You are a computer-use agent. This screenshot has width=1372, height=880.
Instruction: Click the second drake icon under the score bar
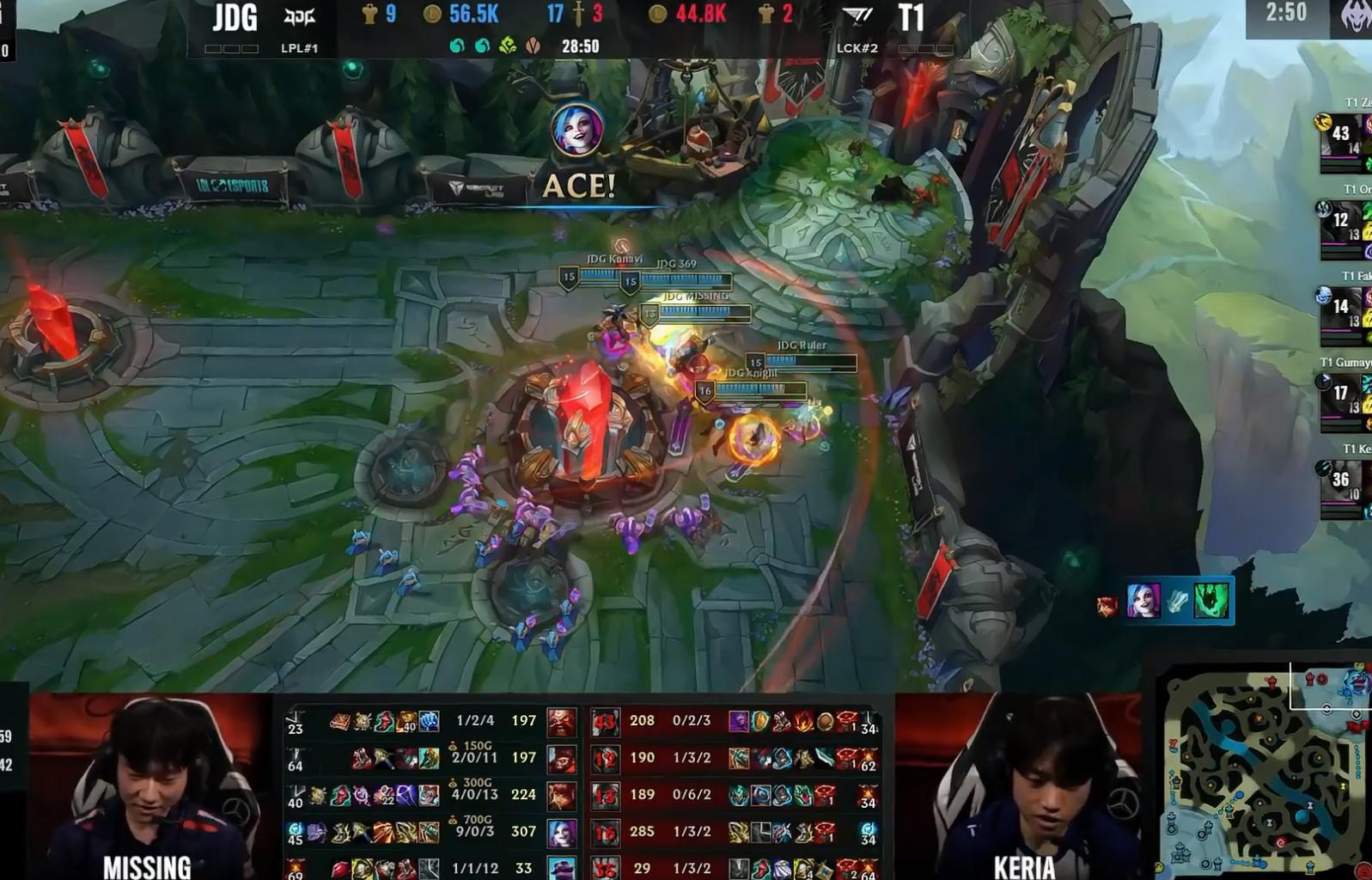pos(483,43)
